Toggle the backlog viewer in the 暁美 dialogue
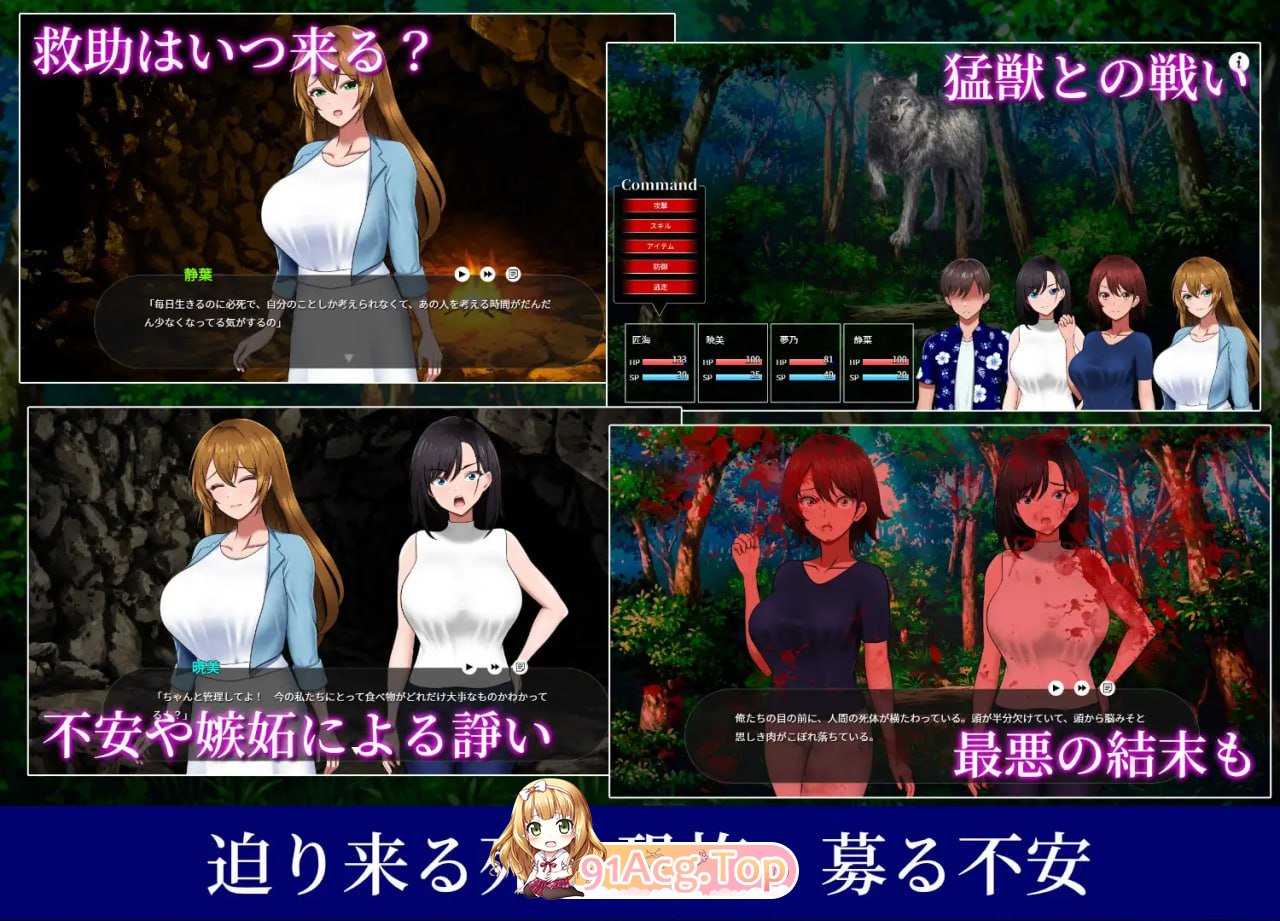The height and width of the screenshot is (921, 1280). coord(522,665)
